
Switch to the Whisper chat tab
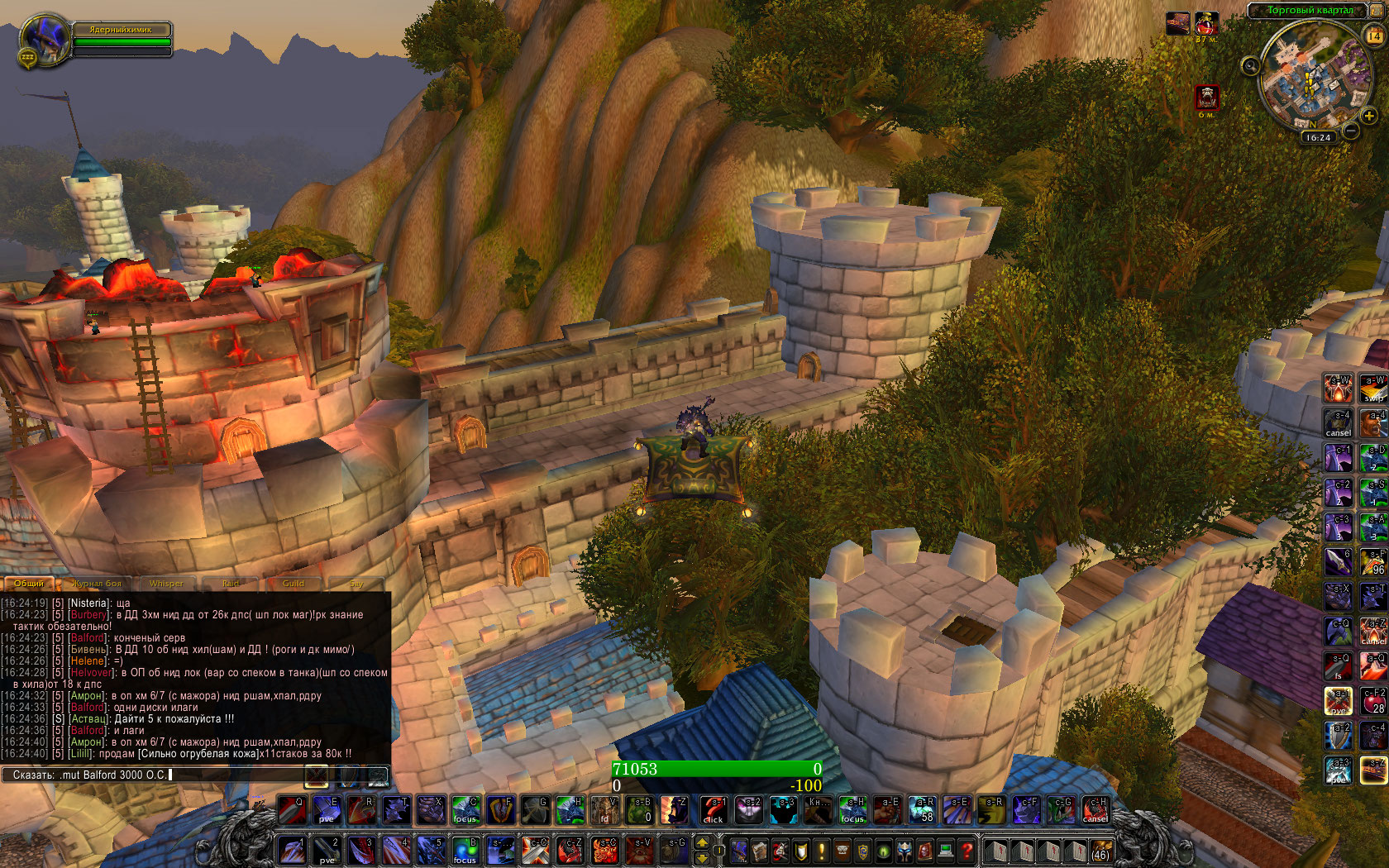point(166,584)
